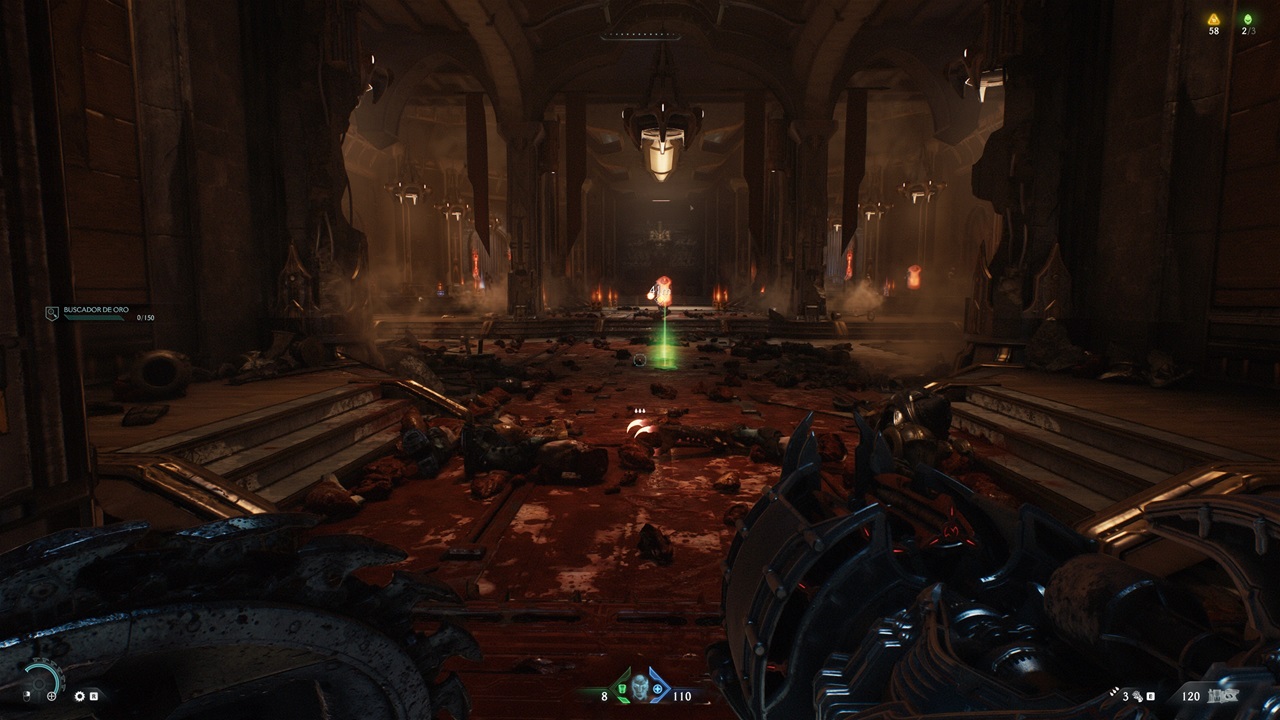Click the gauntlet melee charges icon
Viewport: 1280px width, 720px height.
pyautogui.click(x=1137, y=696)
